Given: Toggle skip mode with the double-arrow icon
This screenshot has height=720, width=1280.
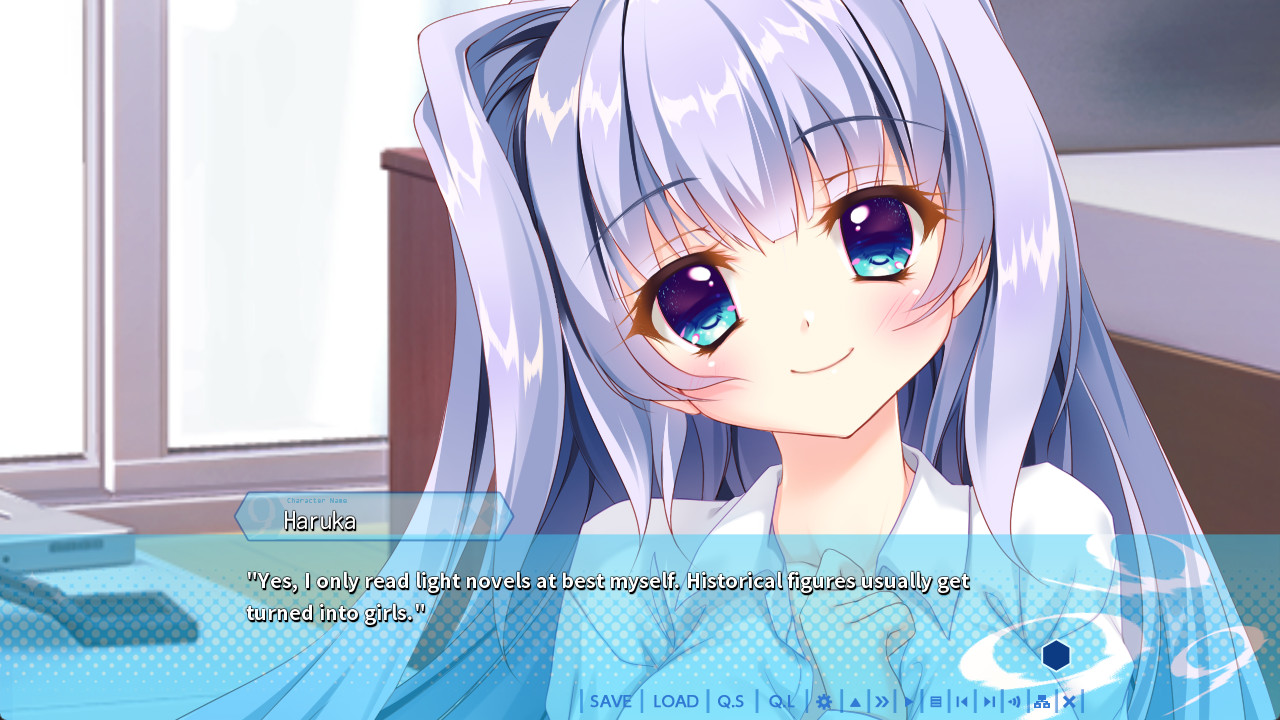Looking at the screenshot, I should (882, 701).
